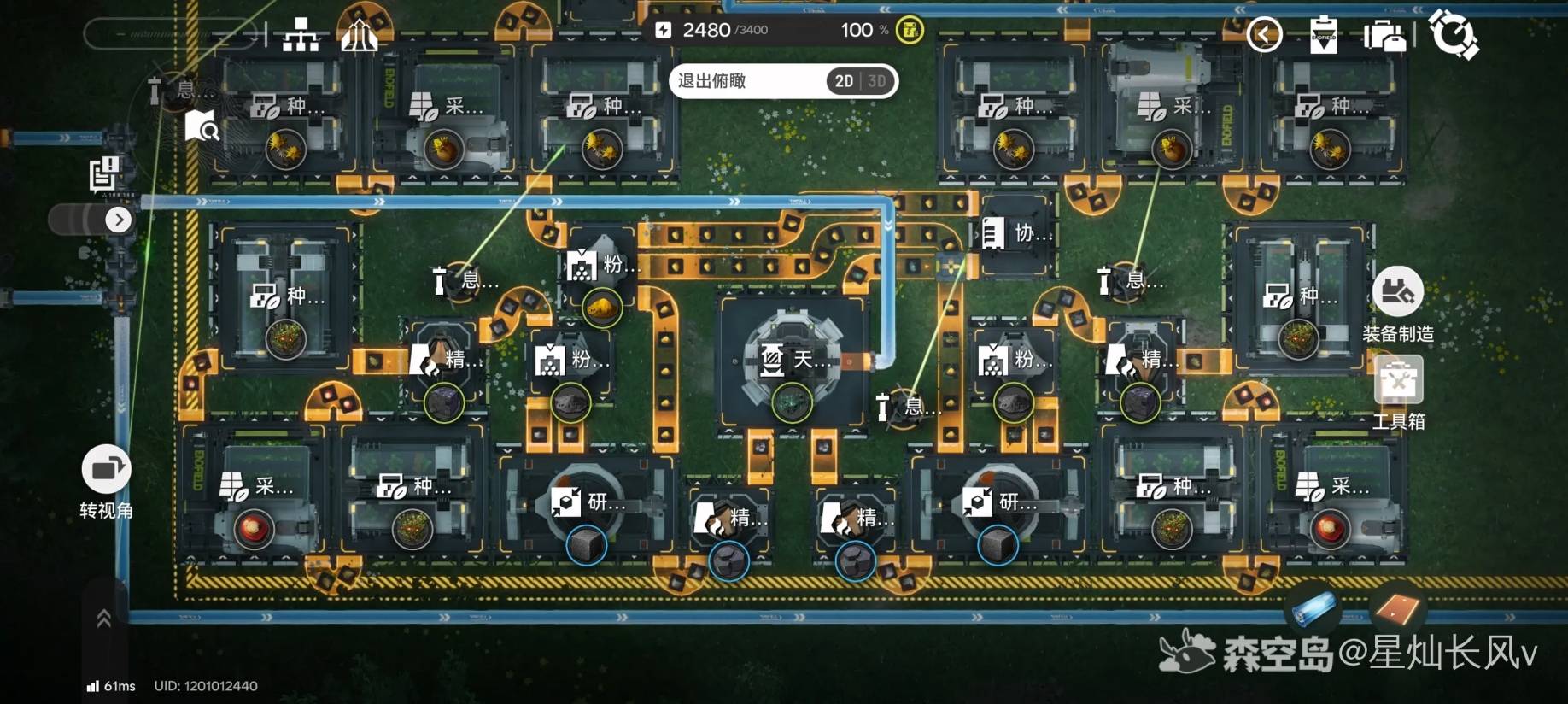
Task: Select the orange conveyor belt tool
Action: point(1396,609)
